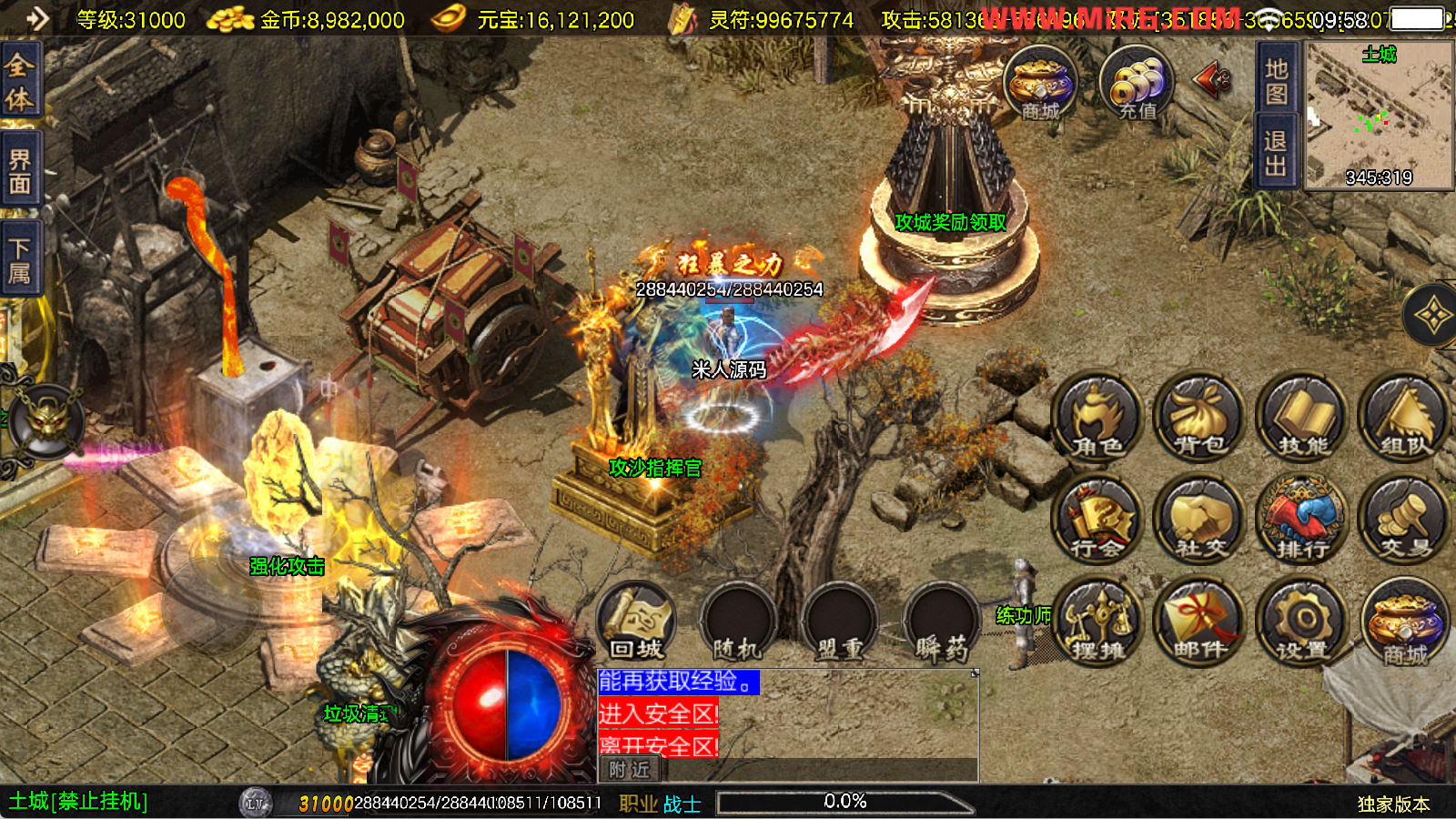
Task: Open the 社交 social menu
Action: (1199, 521)
